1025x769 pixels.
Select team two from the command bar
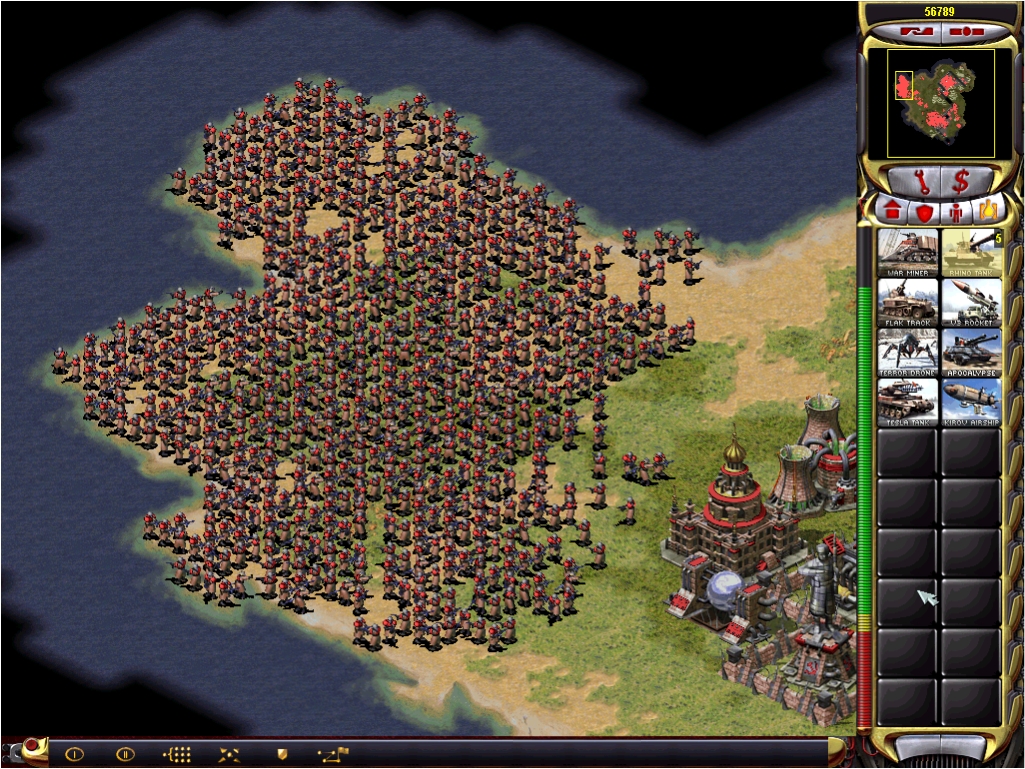click(125, 754)
